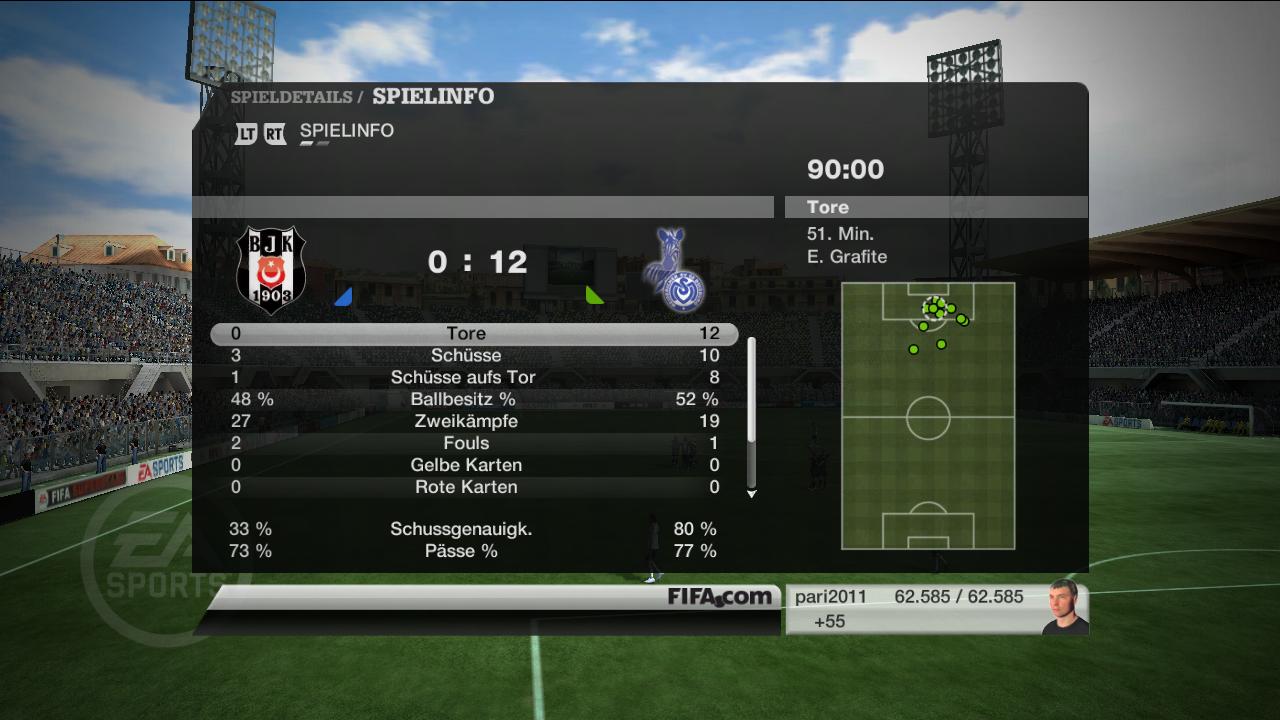This screenshot has height=720, width=1280.
Task: Click the shot map pitch diagram
Action: [928, 416]
